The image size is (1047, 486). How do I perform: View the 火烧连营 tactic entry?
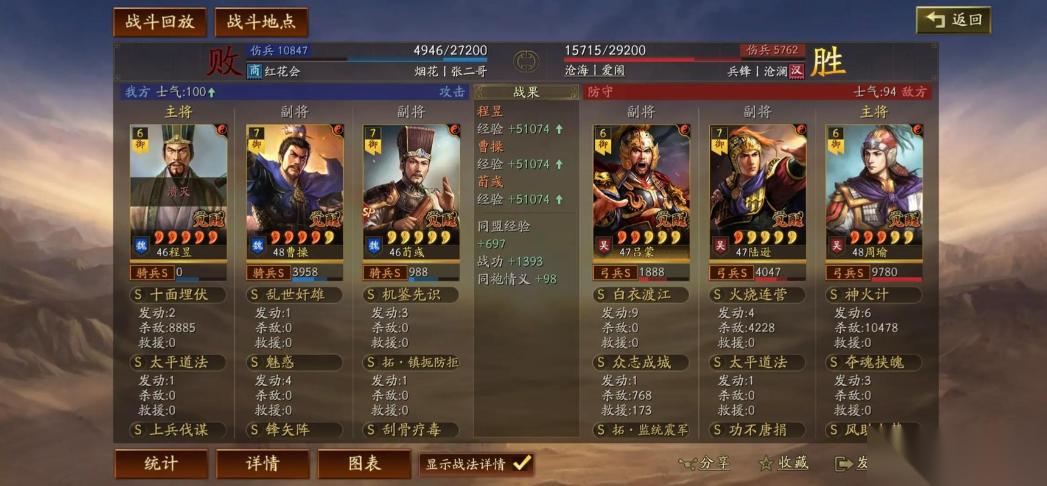click(758, 295)
